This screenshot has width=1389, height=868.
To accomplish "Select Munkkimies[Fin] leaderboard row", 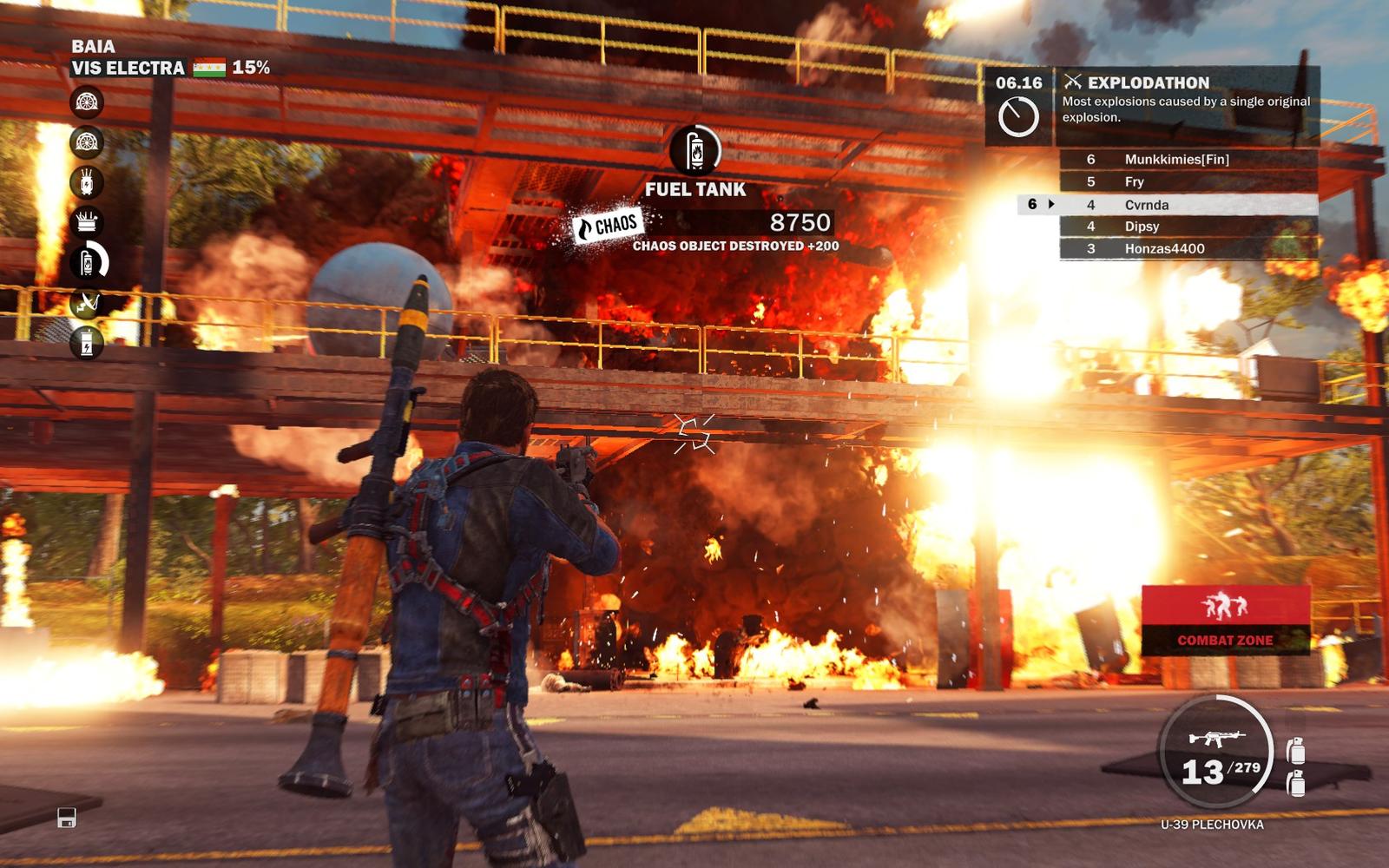I will coord(1188,159).
